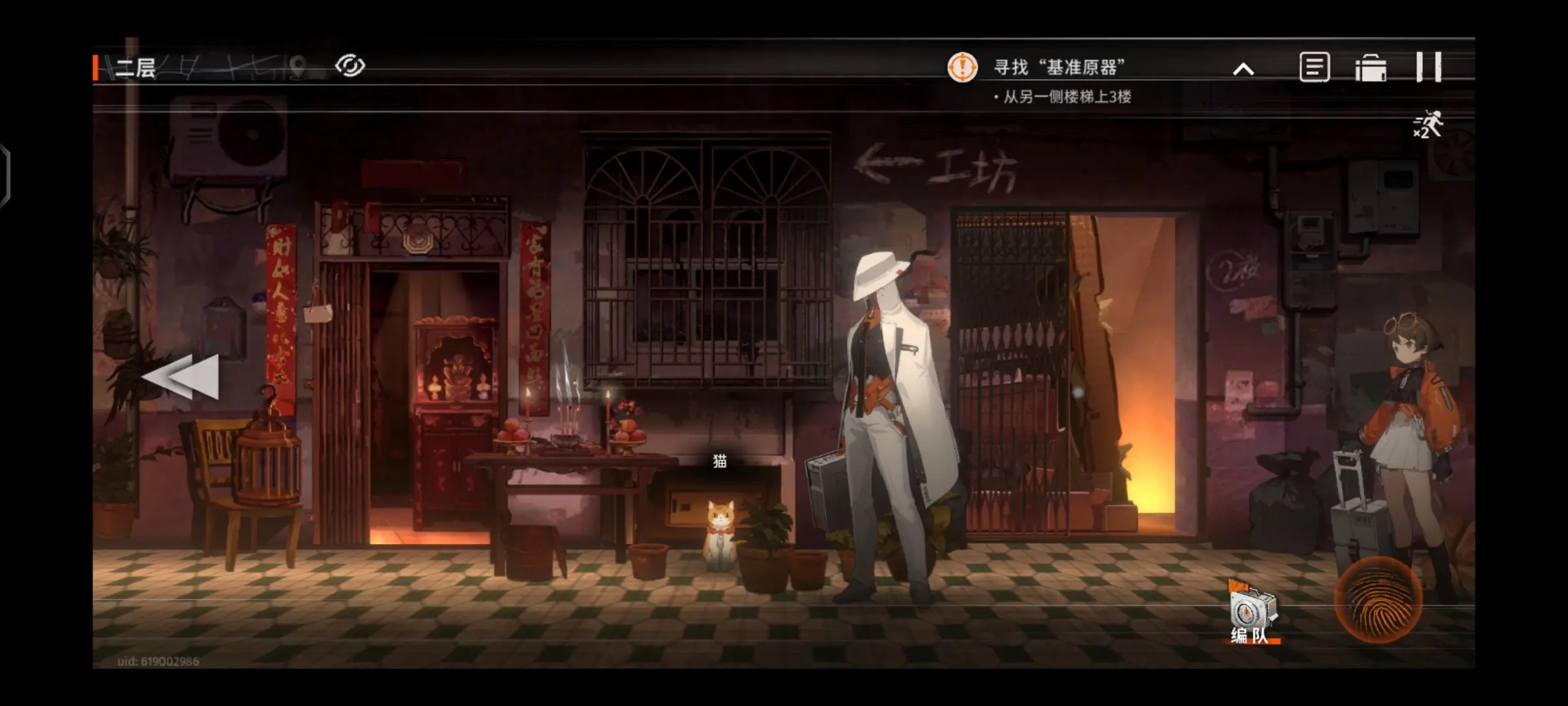
Task: Select the 猫 interaction label
Action: [x=719, y=462]
